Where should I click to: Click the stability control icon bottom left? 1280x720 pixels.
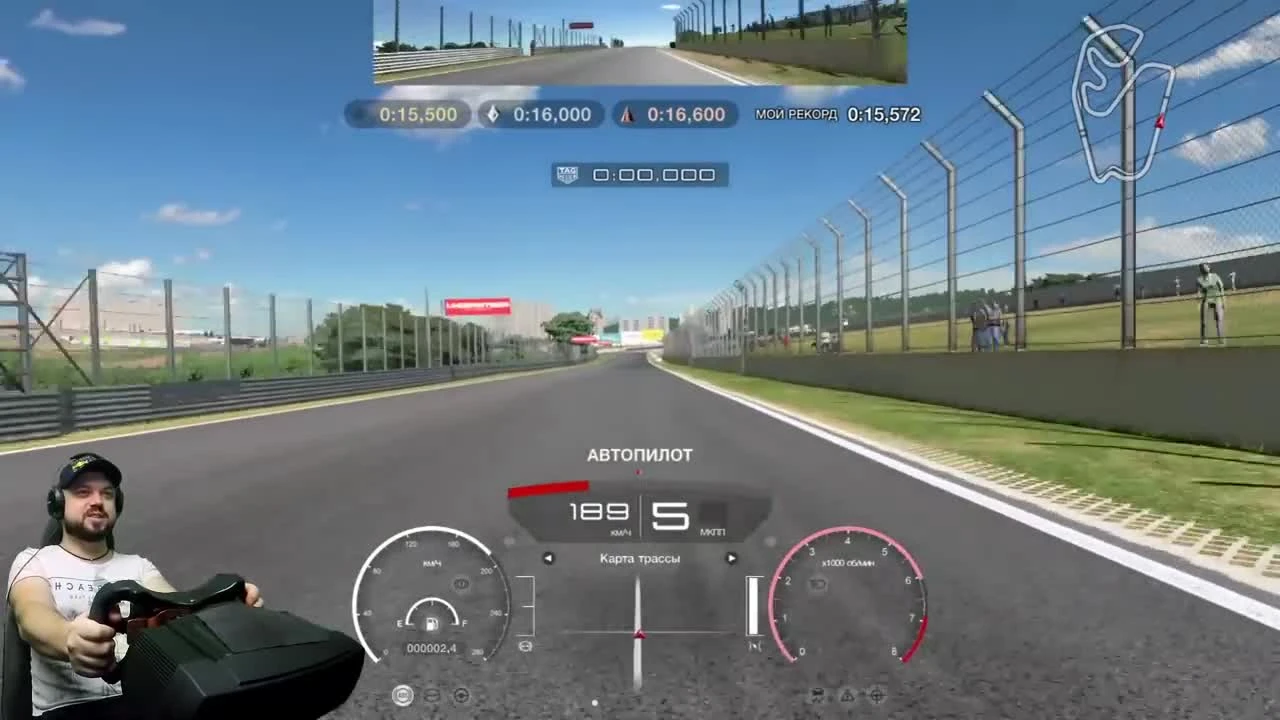[x=402, y=695]
